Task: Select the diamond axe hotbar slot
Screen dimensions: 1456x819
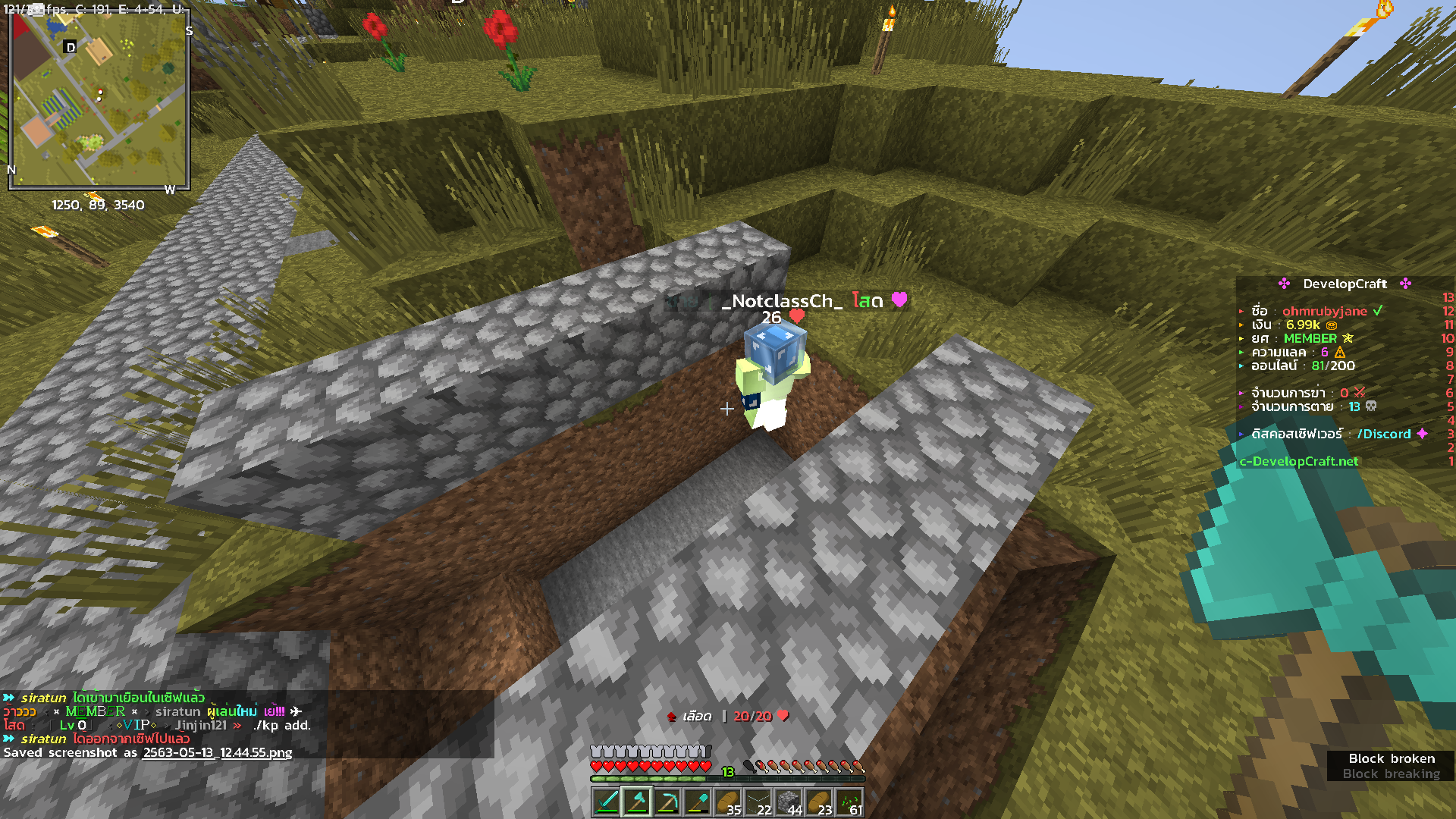Action: point(636,802)
